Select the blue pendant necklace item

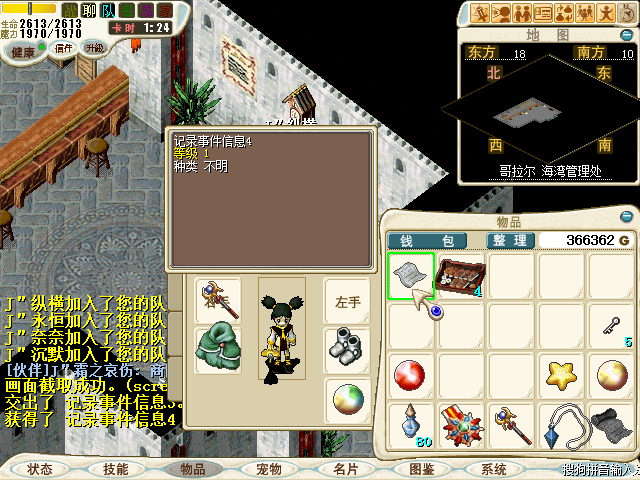561,425
